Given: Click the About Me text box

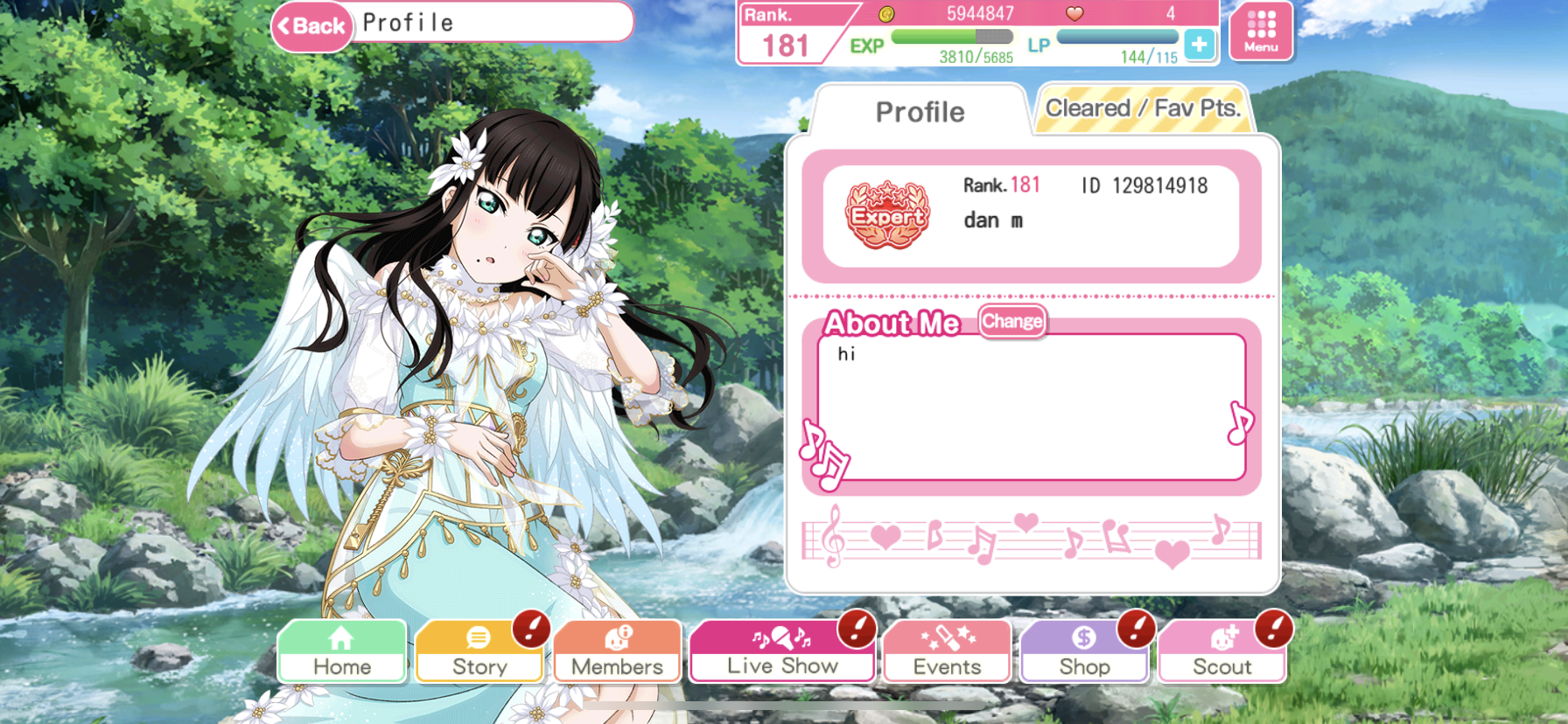Looking at the screenshot, I should click(1031, 407).
